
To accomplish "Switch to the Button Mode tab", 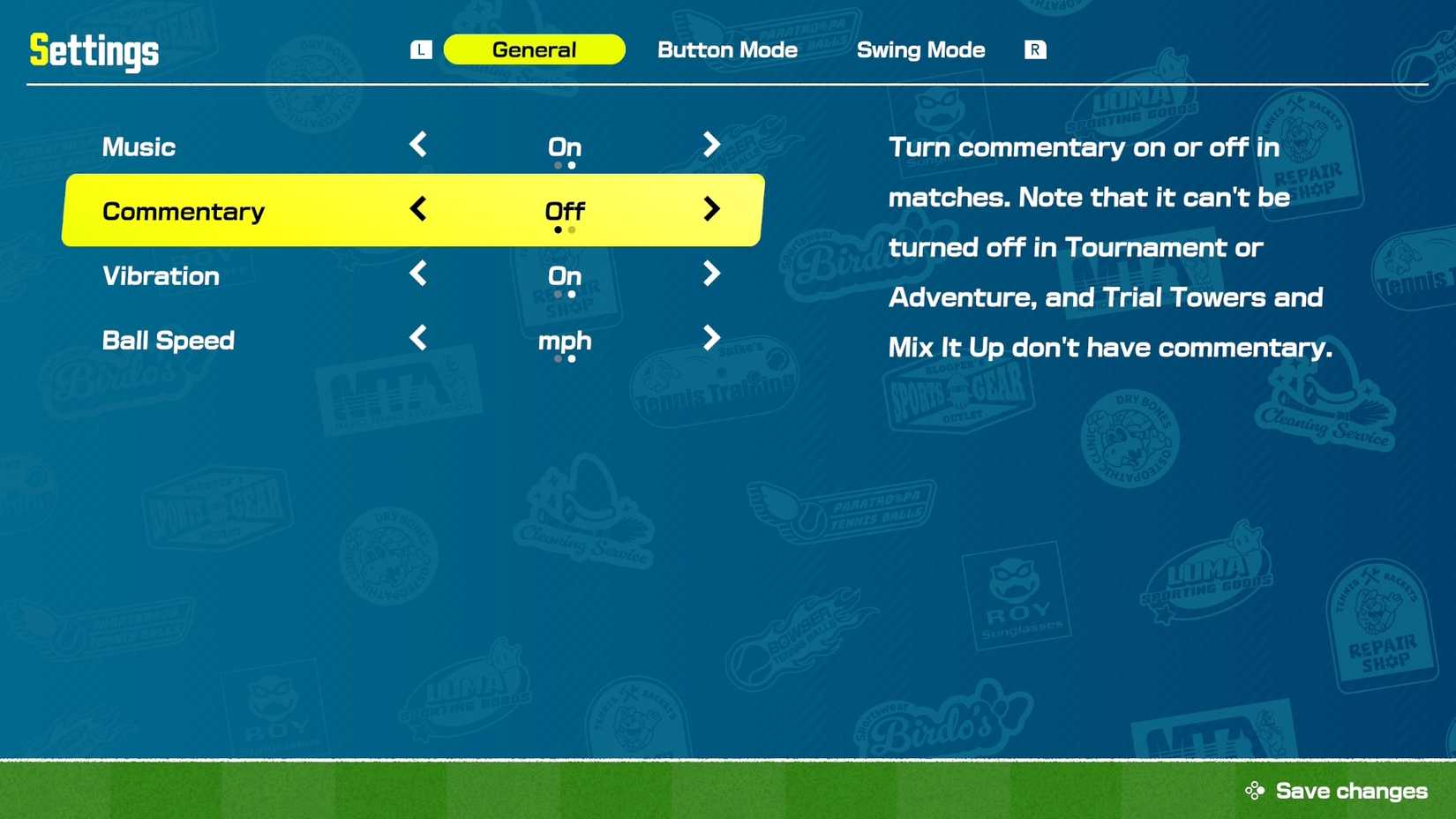I will point(726,50).
